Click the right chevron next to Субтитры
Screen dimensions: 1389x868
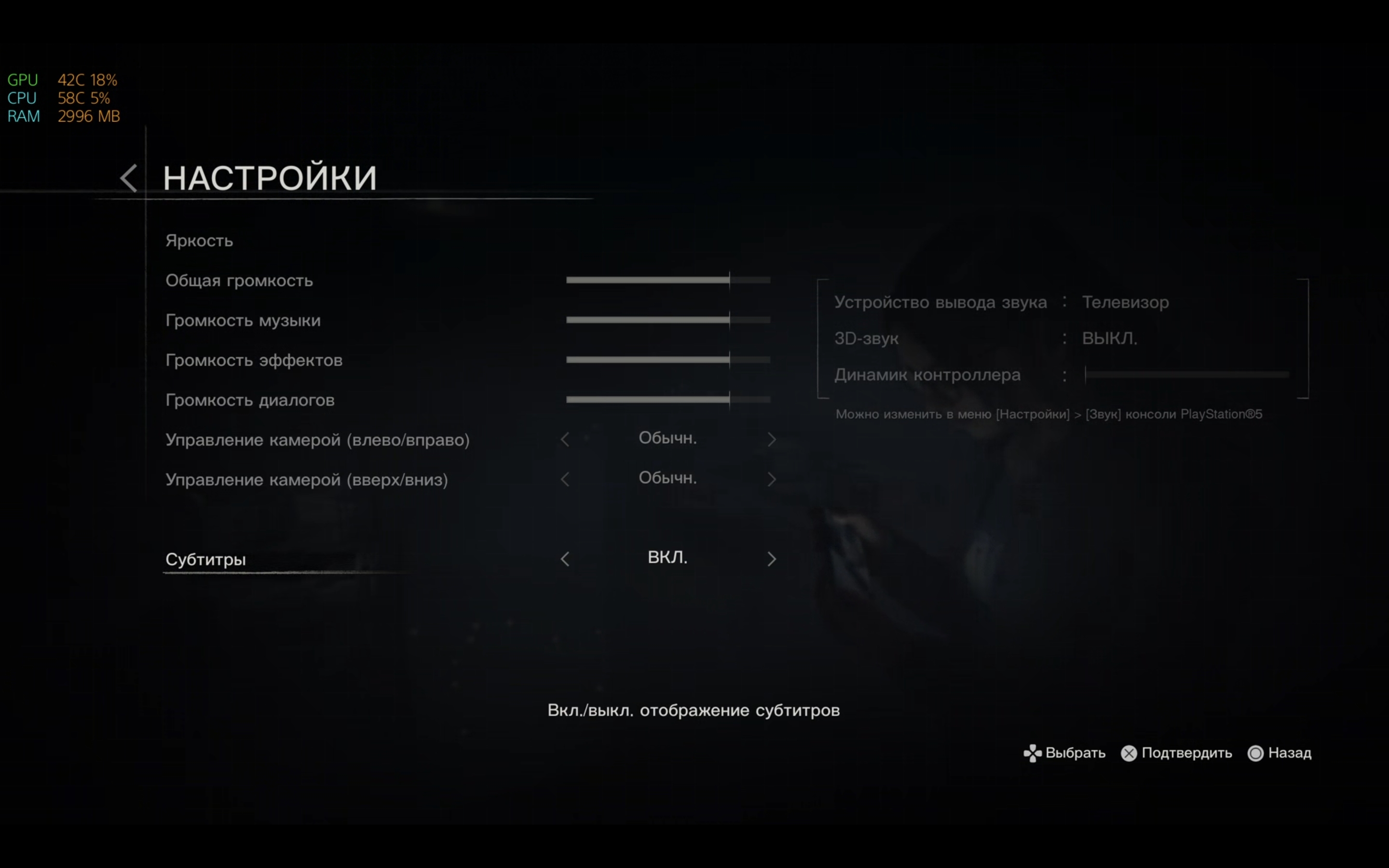point(772,558)
